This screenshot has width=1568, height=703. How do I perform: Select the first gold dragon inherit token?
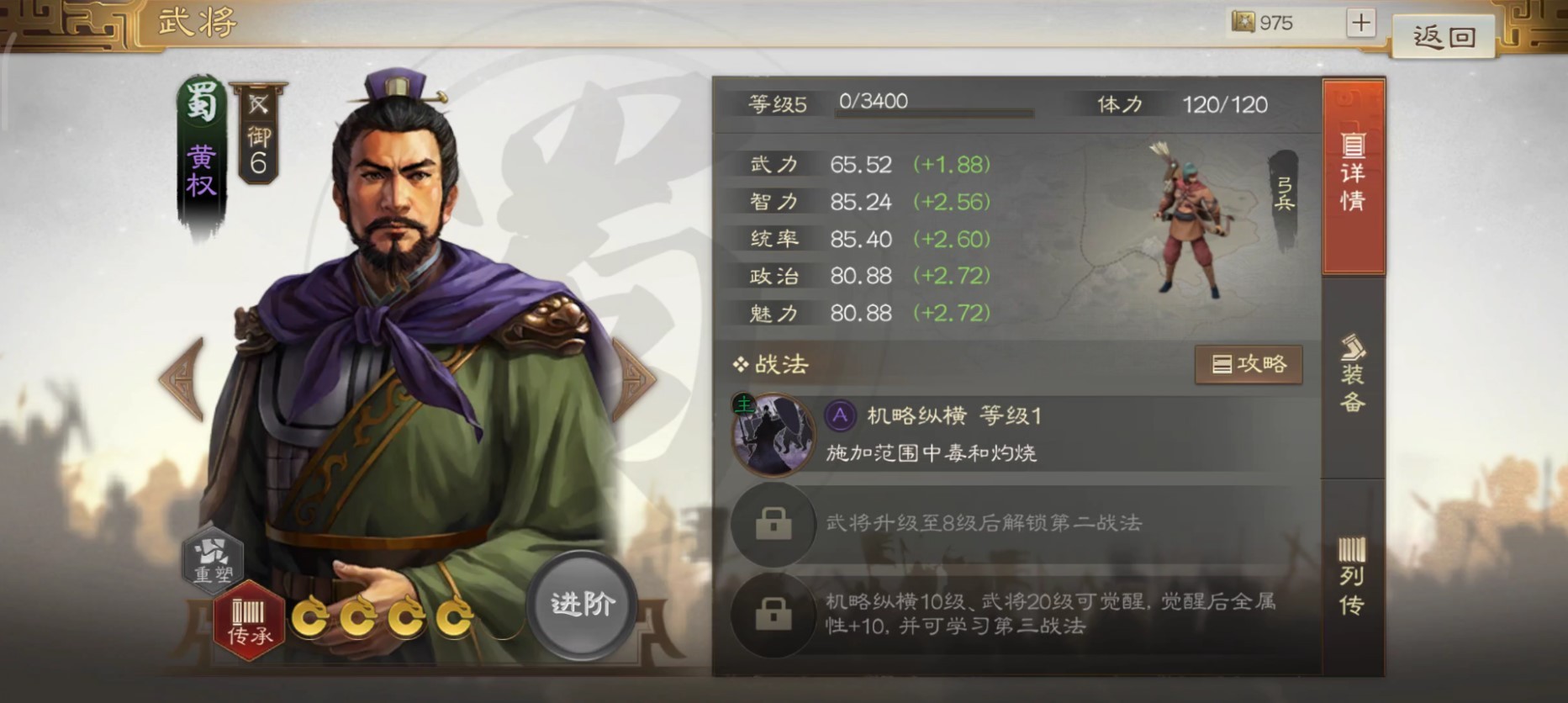tap(311, 620)
